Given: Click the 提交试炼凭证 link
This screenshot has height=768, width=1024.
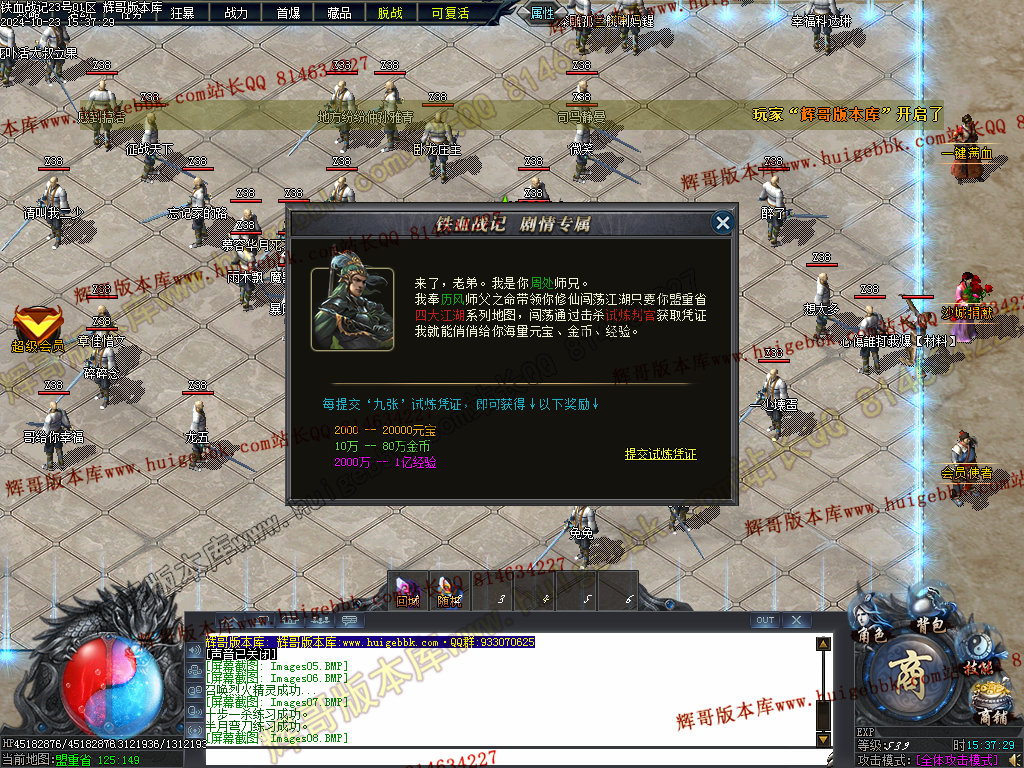Looking at the screenshot, I should point(660,454).
